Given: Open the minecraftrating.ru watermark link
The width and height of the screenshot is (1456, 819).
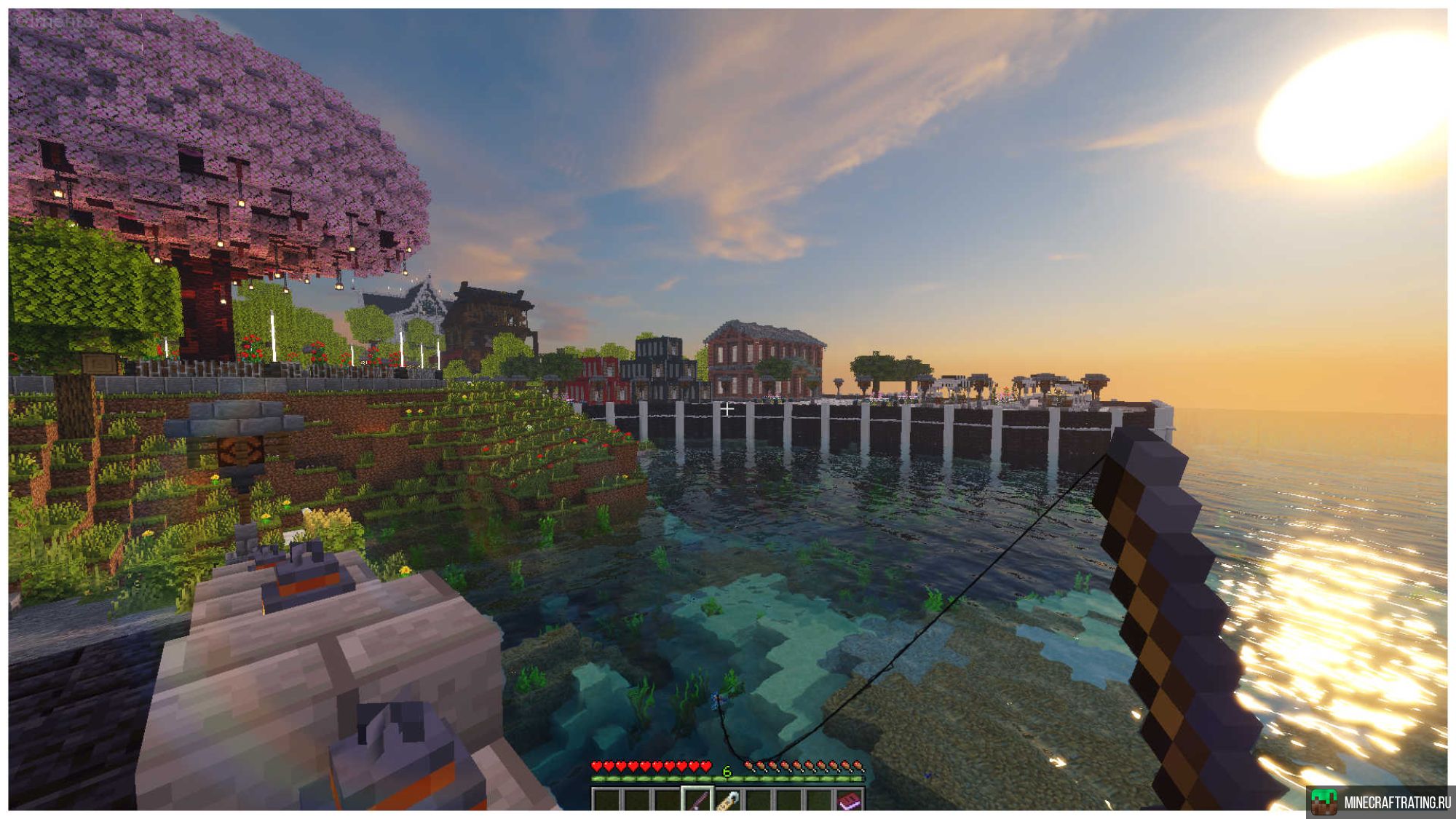Looking at the screenshot, I should point(1381,802).
